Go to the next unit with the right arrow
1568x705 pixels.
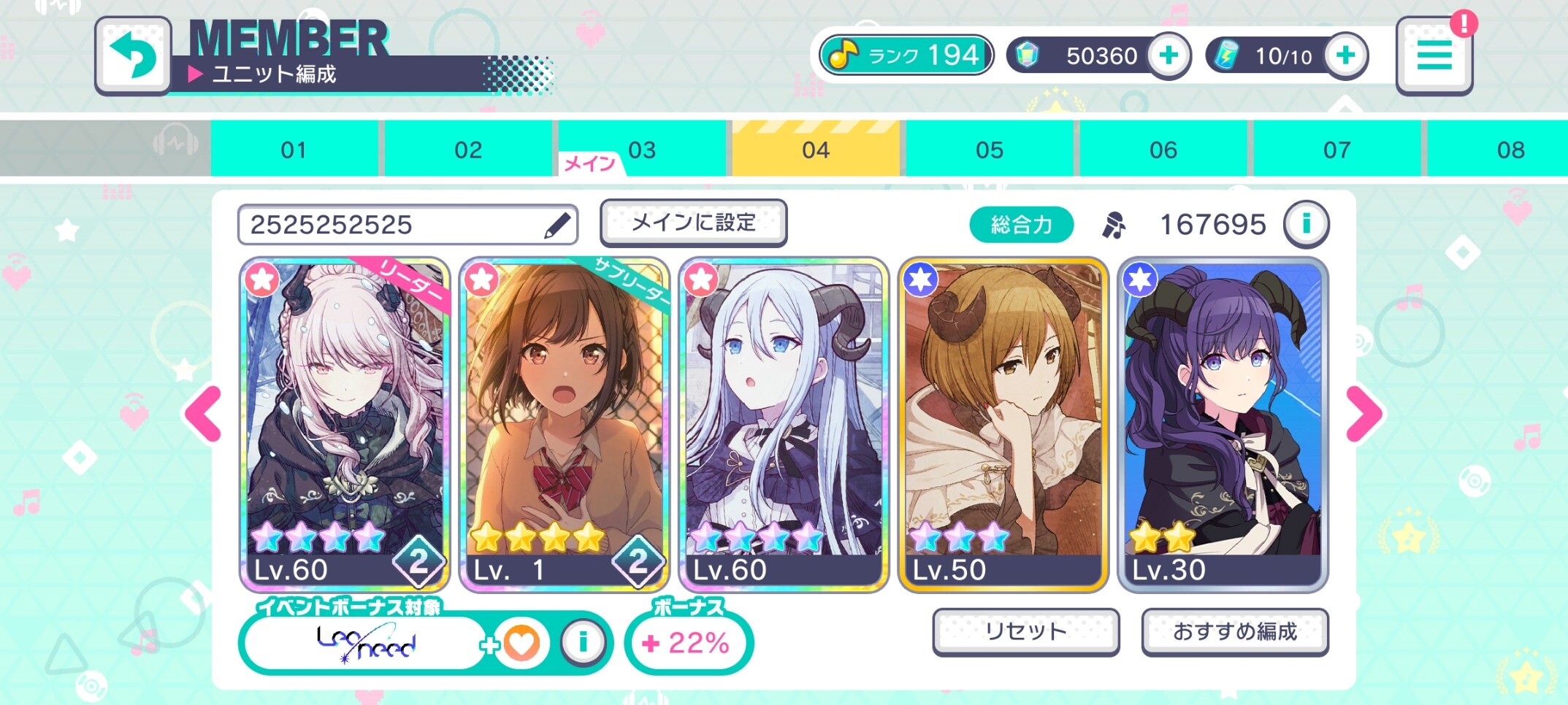1364,414
